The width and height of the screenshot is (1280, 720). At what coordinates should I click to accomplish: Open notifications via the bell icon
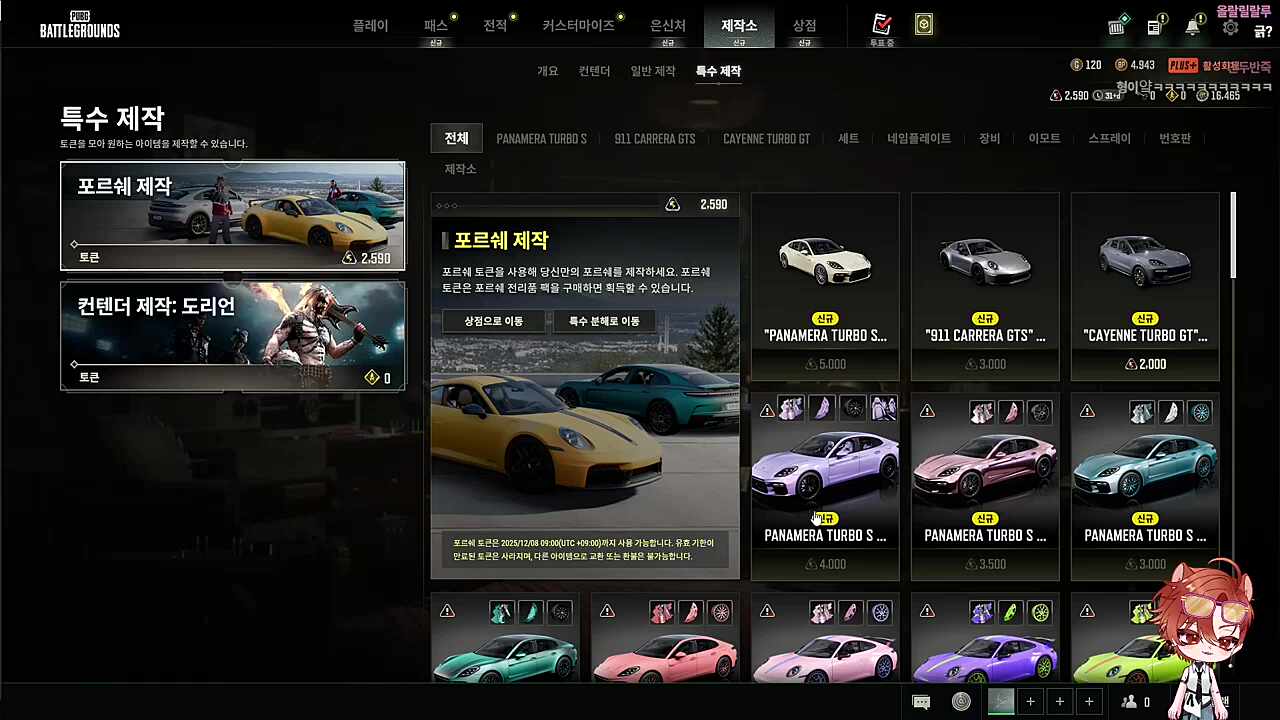coord(1192,27)
